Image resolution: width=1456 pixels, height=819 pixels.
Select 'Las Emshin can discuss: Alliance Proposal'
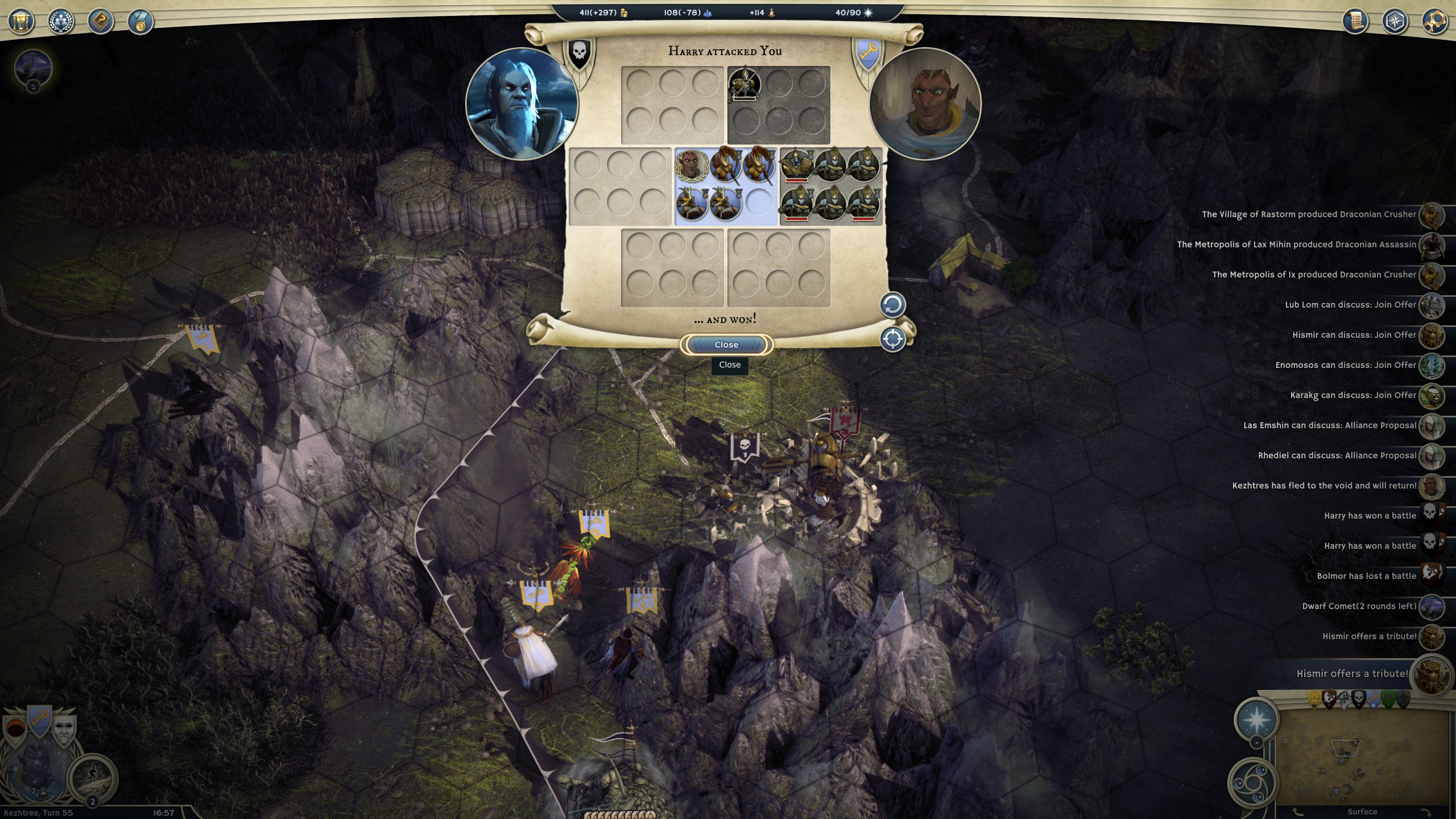tap(1330, 425)
